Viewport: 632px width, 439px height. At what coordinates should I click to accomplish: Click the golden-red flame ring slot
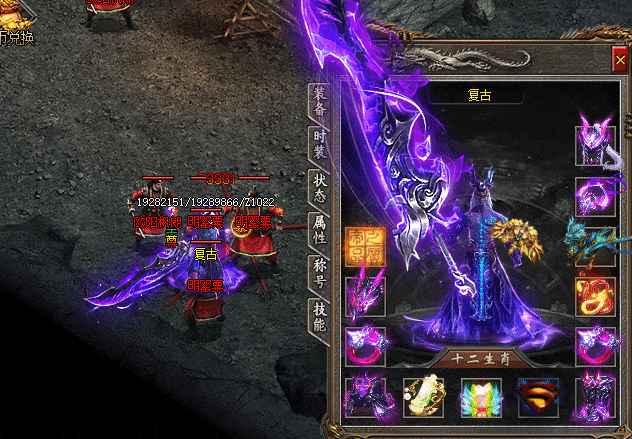[x=595, y=296]
